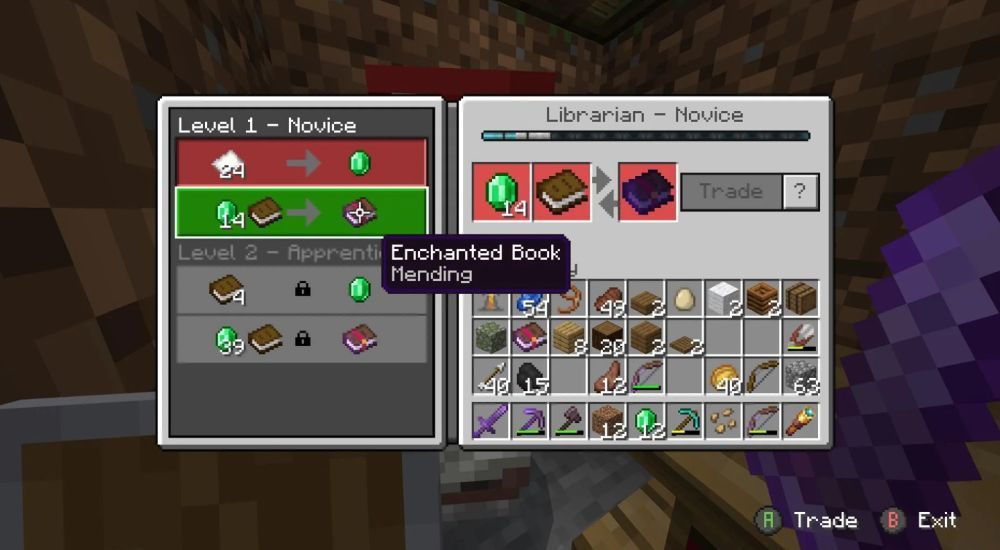Pick up the mossy cobblestone block
The height and width of the screenshot is (550, 1000).
coord(492,338)
